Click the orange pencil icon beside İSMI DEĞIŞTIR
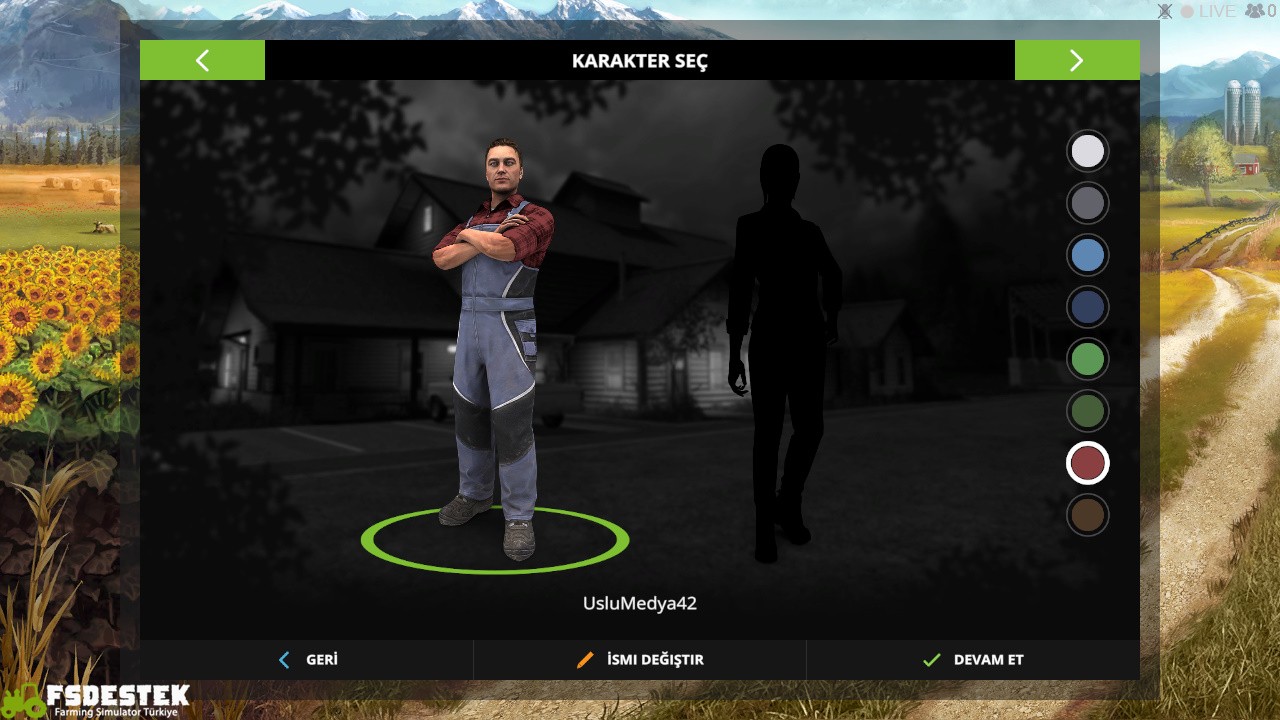 pyautogui.click(x=585, y=660)
